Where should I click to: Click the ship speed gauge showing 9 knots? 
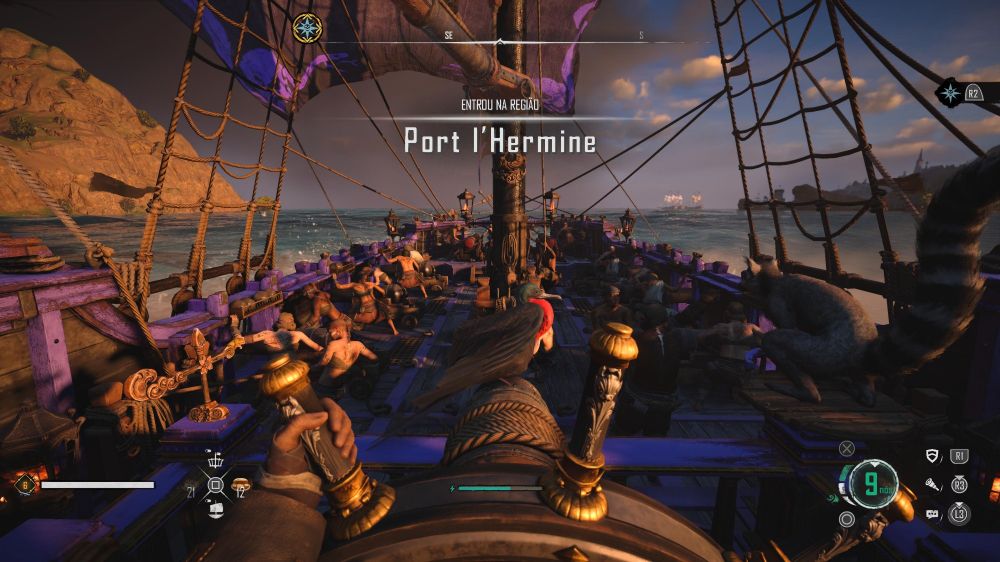click(x=874, y=485)
